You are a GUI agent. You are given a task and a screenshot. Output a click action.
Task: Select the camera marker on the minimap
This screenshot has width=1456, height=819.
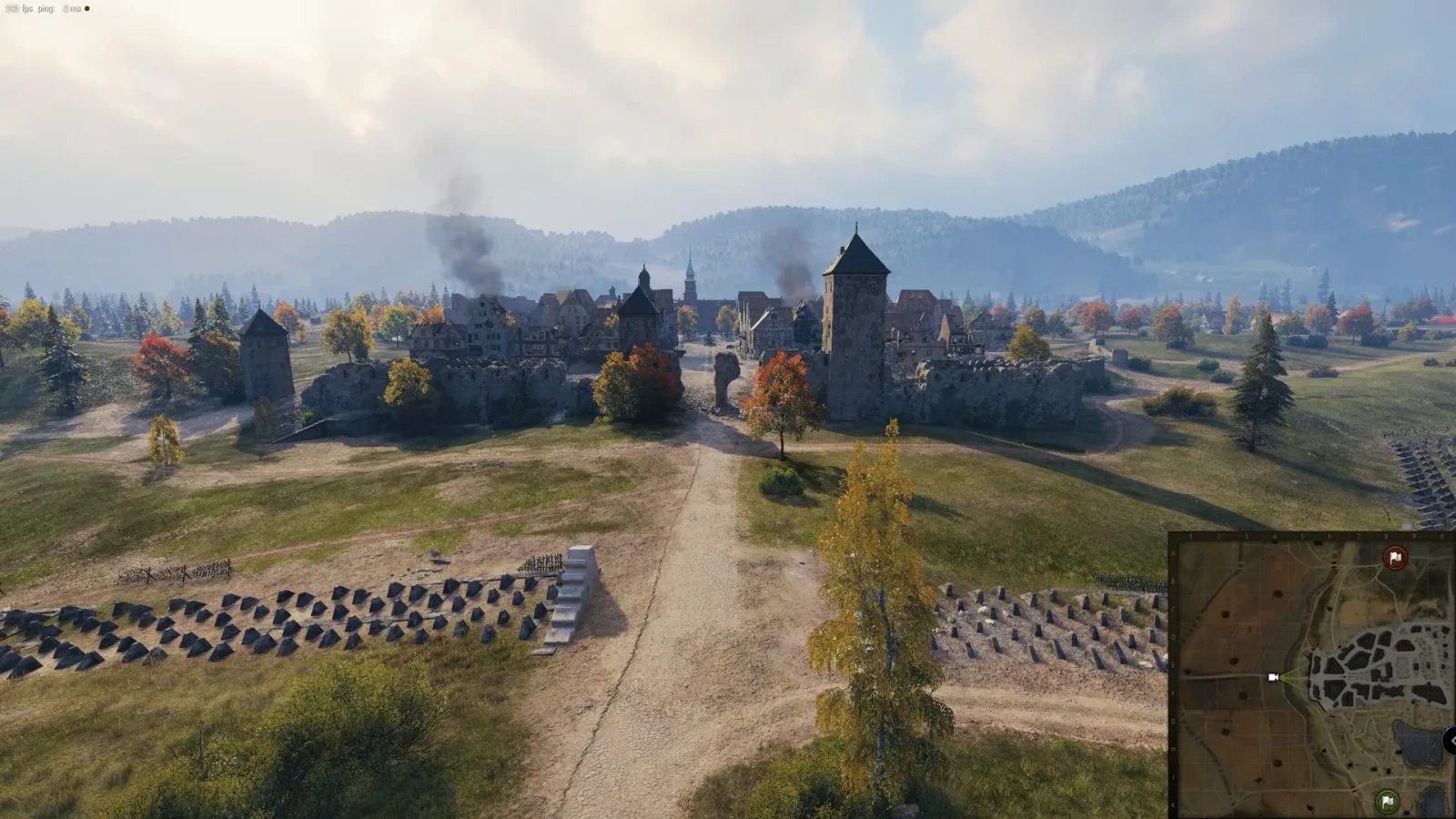click(1272, 677)
